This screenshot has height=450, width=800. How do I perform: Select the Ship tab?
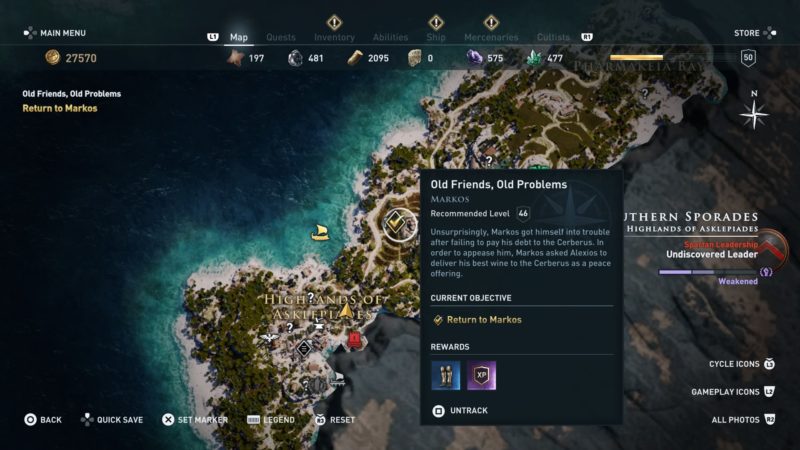click(x=436, y=38)
